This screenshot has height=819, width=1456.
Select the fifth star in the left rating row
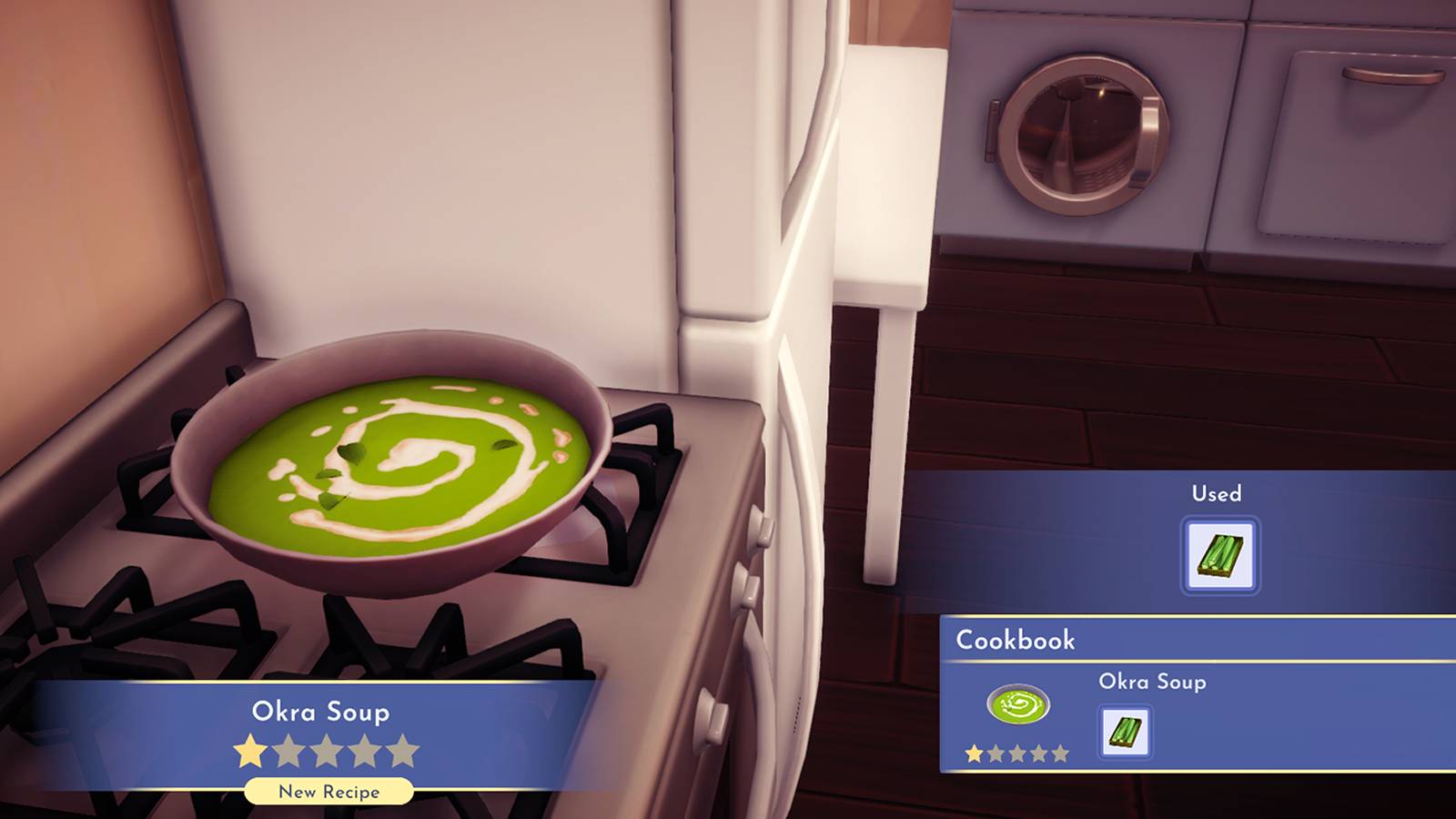[404, 749]
